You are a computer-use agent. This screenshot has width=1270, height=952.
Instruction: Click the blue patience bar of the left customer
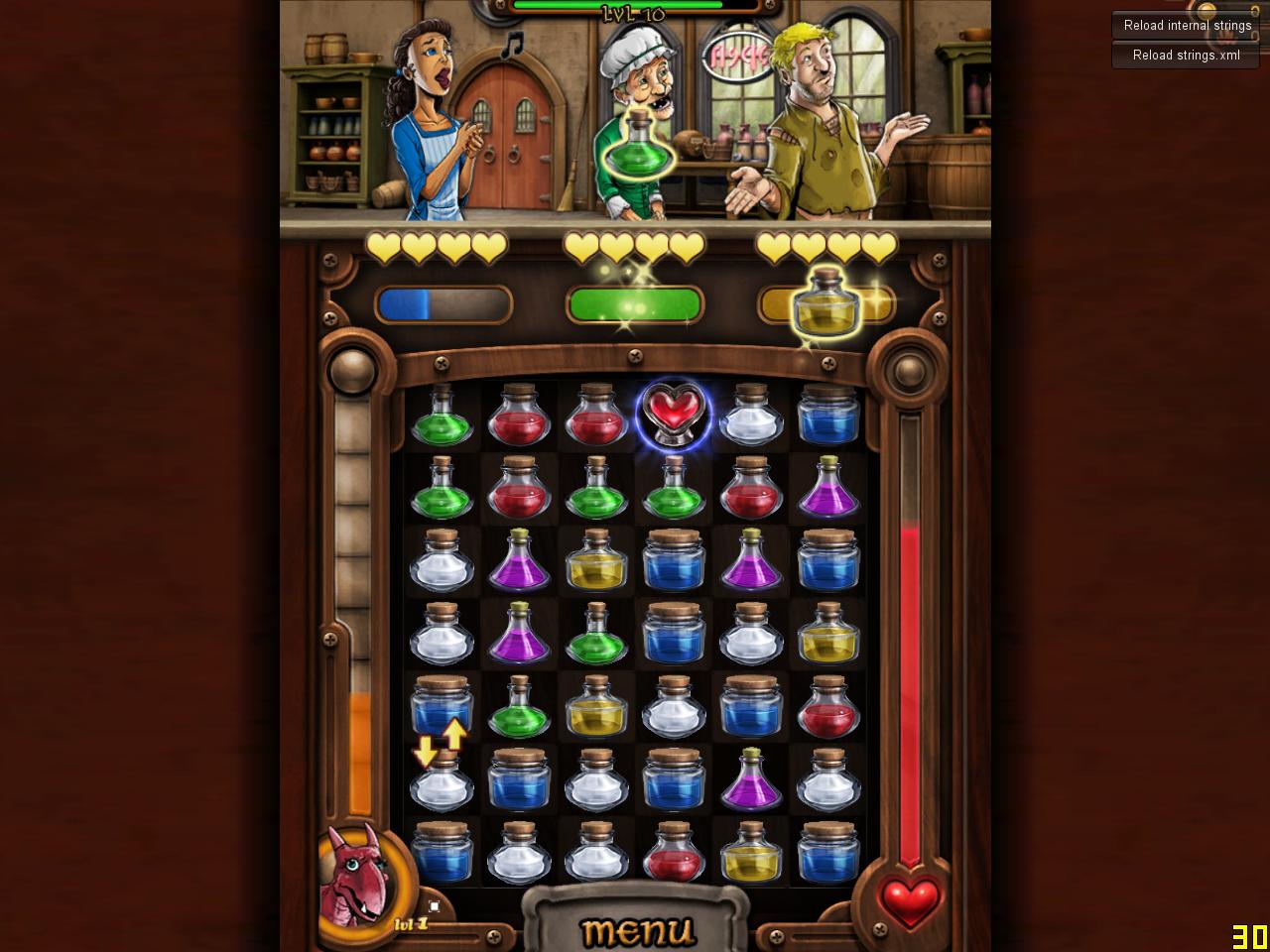442,304
